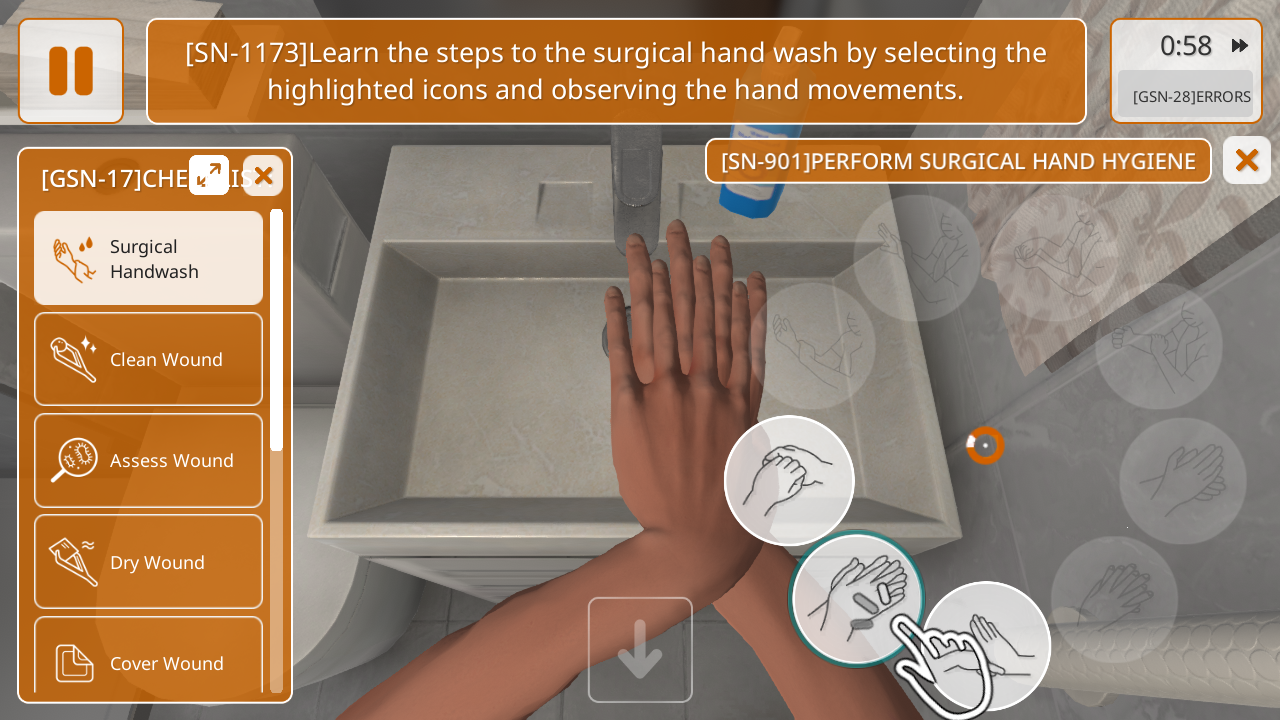Screen dimensions: 1280x720
Task: Close the checklist panel
Action: pyautogui.click(x=263, y=176)
